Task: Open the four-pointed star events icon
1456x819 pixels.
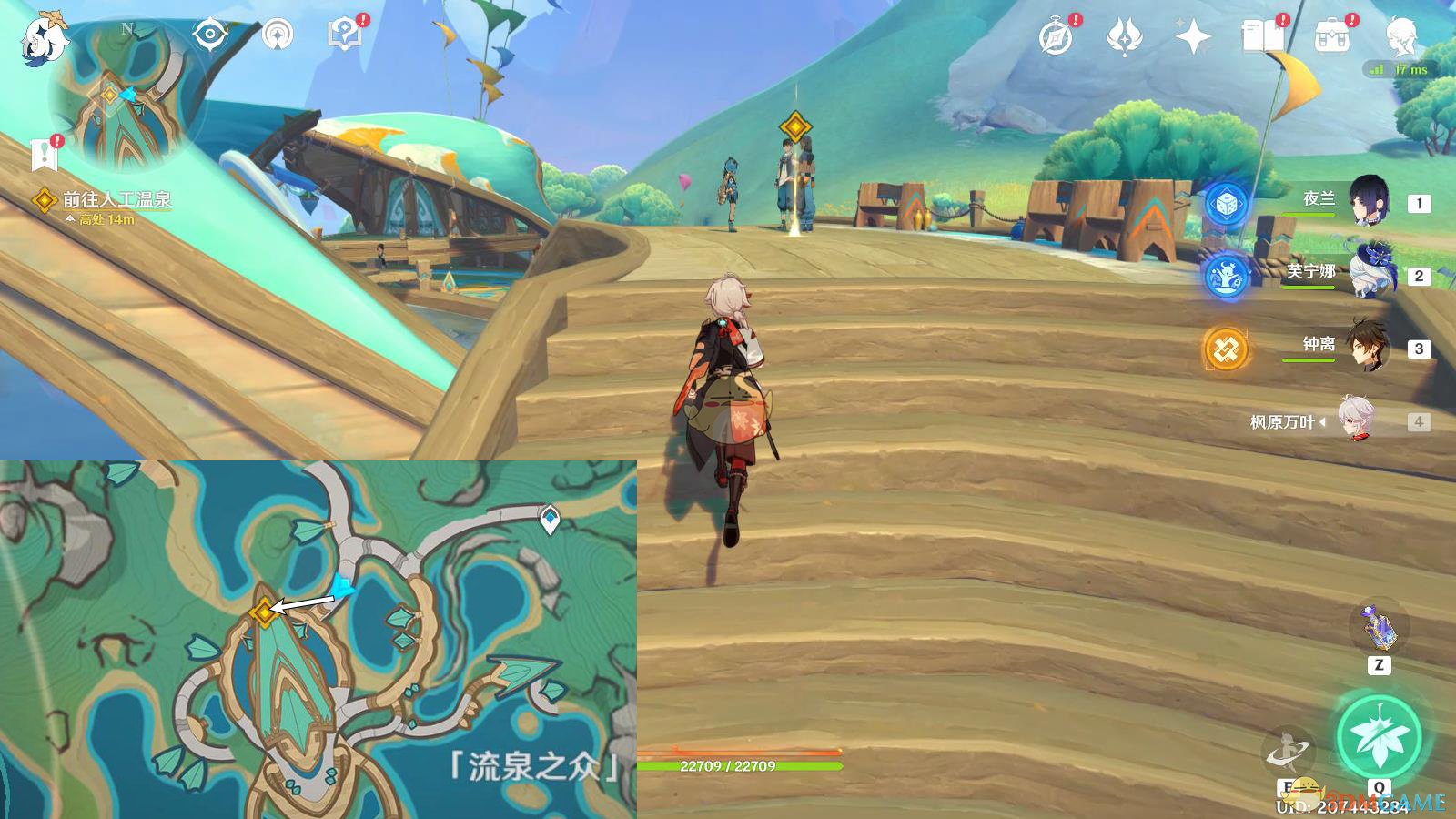Action: pyautogui.click(x=1193, y=37)
